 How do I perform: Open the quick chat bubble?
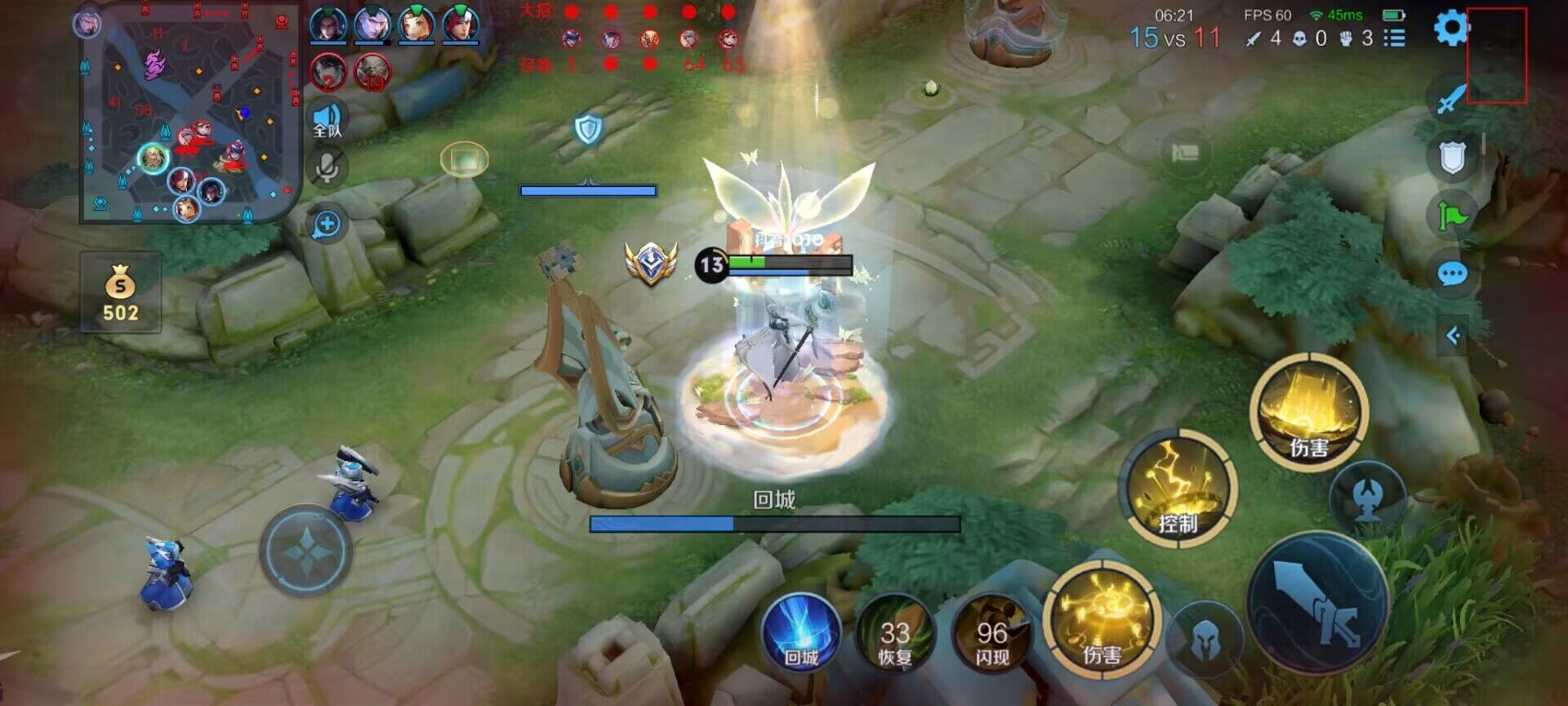1452,274
